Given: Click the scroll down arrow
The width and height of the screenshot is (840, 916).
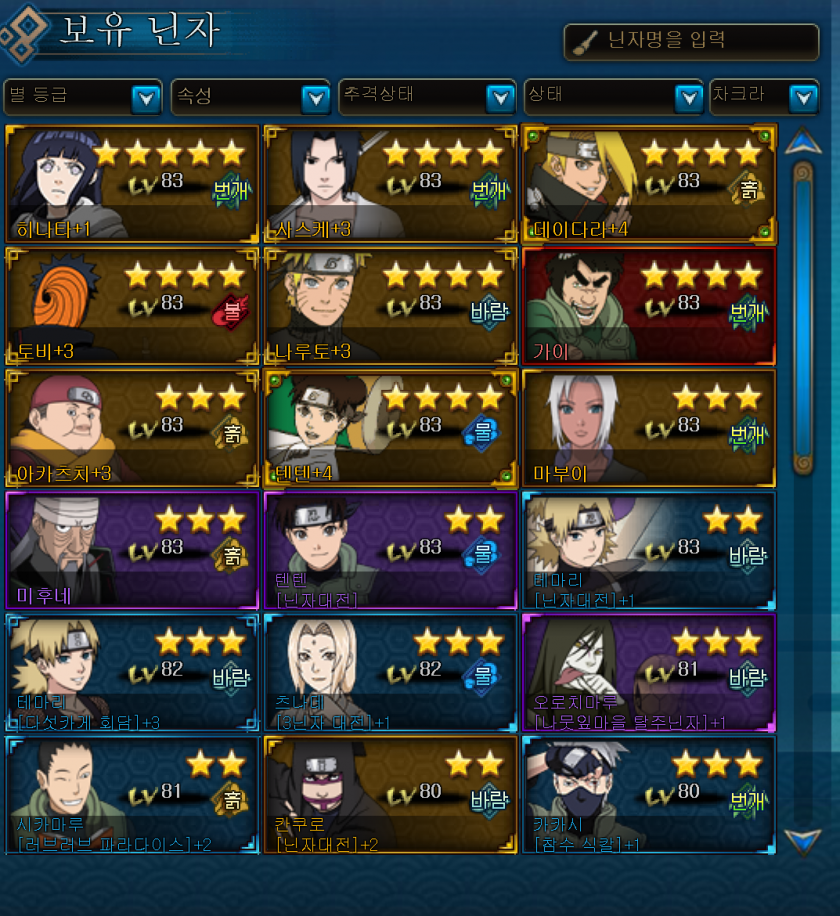Looking at the screenshot, I should click(x=803, y=840).
